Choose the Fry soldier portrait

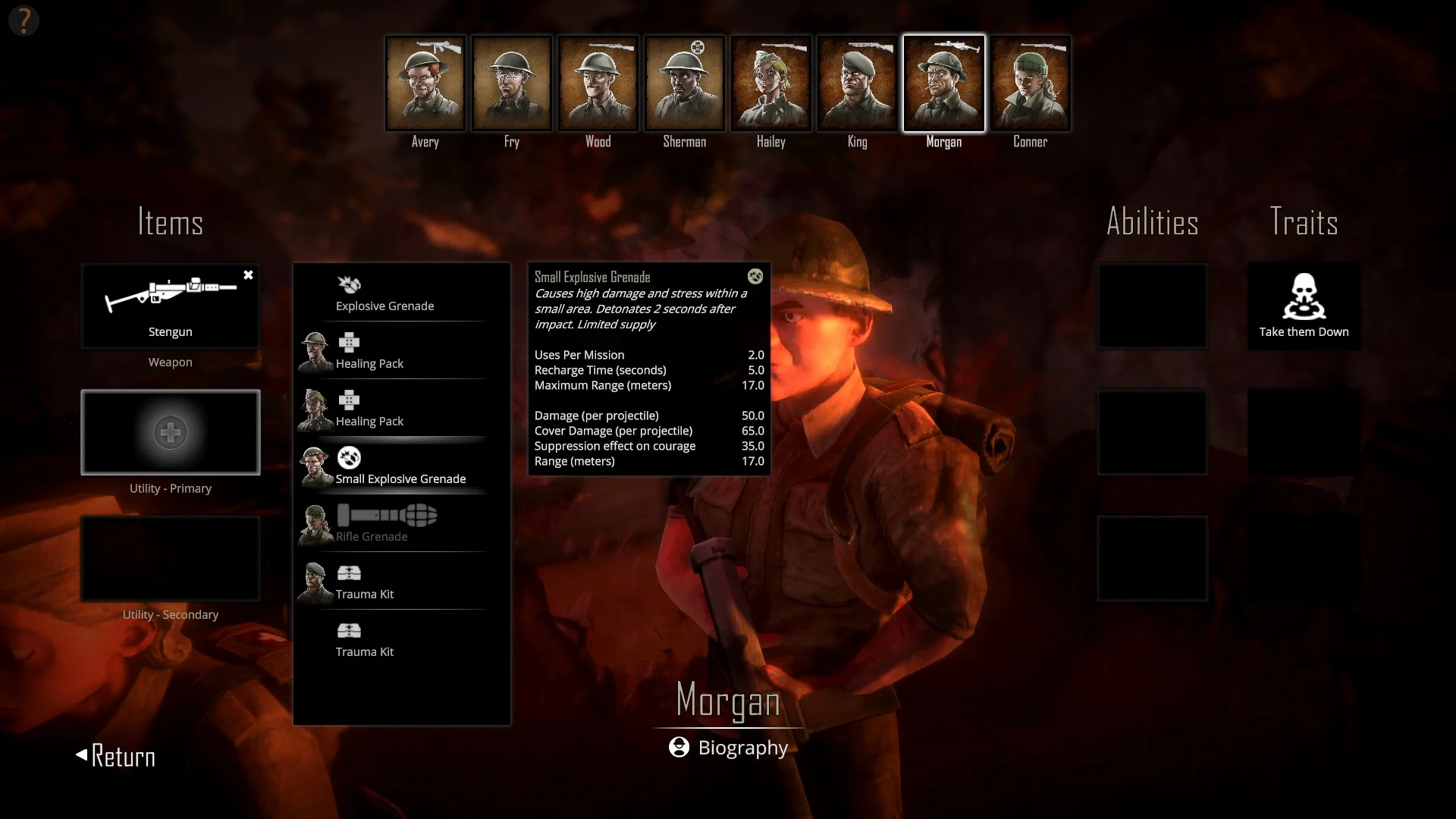[x=511, y=84]
